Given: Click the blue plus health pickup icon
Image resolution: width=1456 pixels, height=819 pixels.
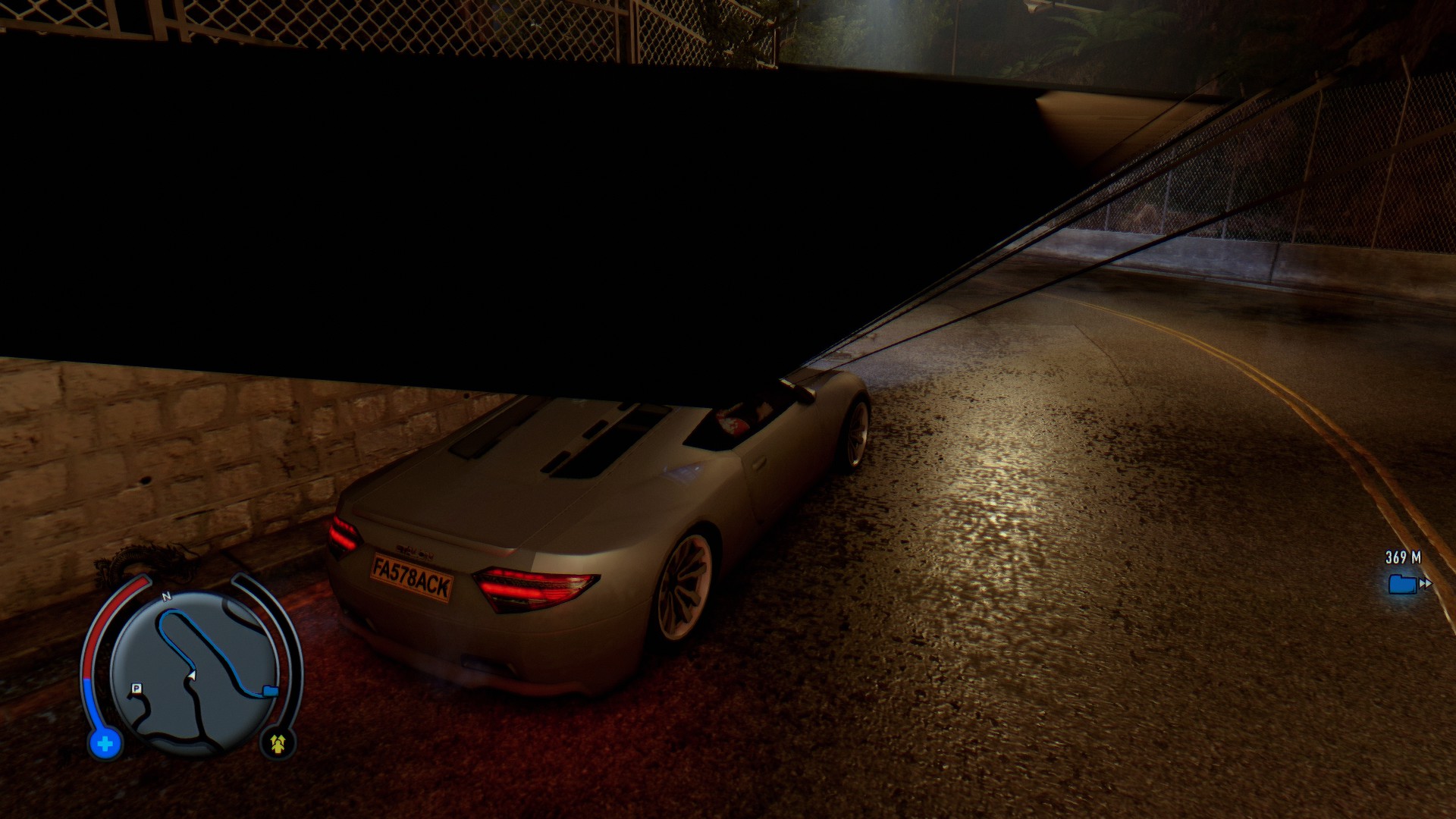Looking at the screenshot, I should [x=105, y=743].
